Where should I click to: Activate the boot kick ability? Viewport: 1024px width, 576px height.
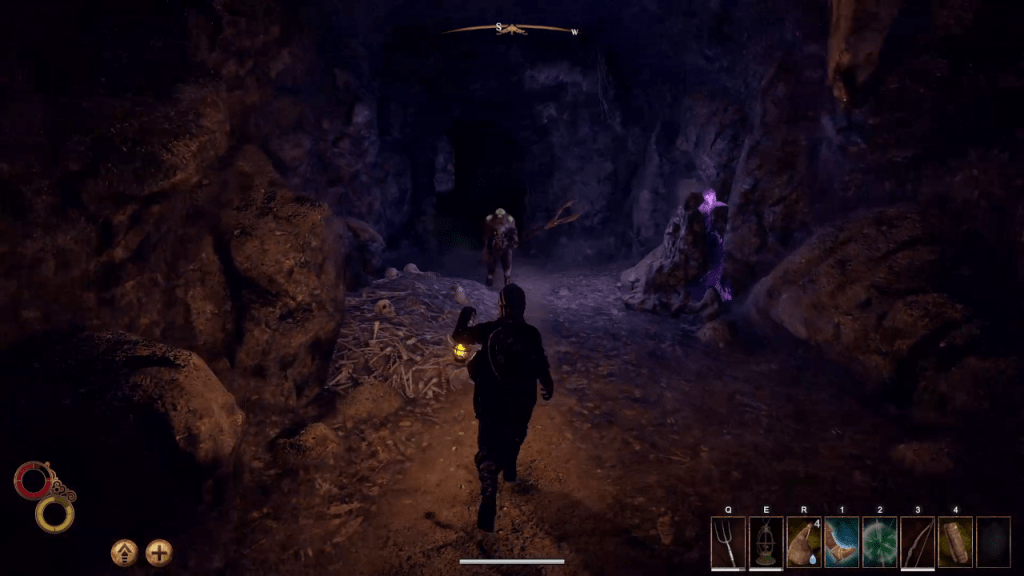click(x=842, y=541)
